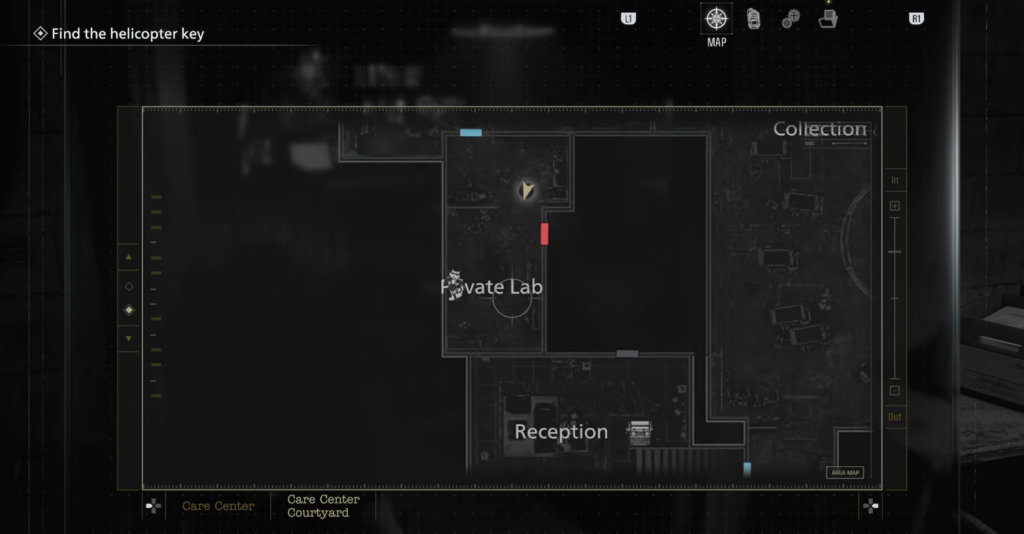Select the red door marker
Viewport: 1024px width, 534px height.
[x=544, y=234]
